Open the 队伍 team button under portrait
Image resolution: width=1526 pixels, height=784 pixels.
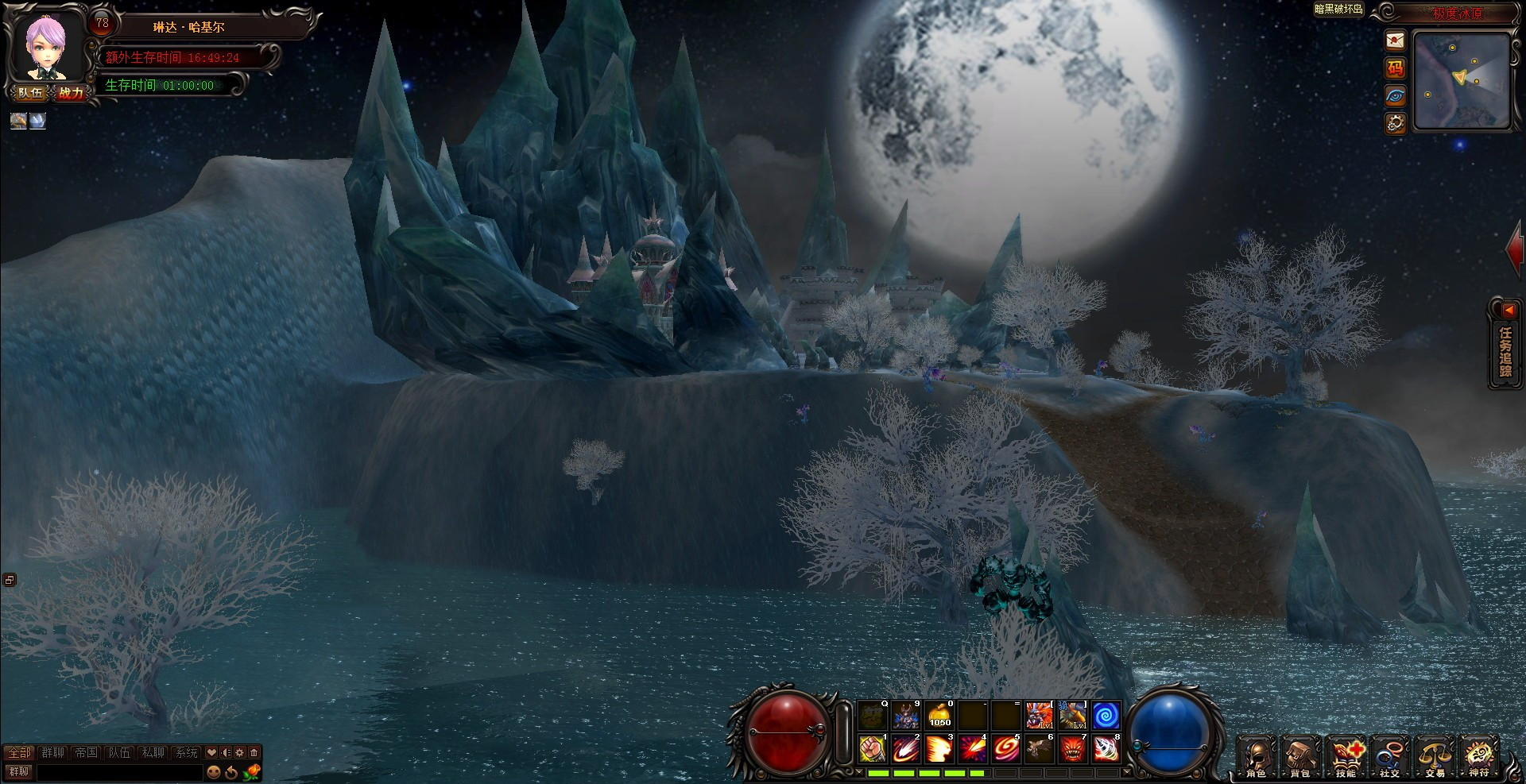click(x=31, y=93)
